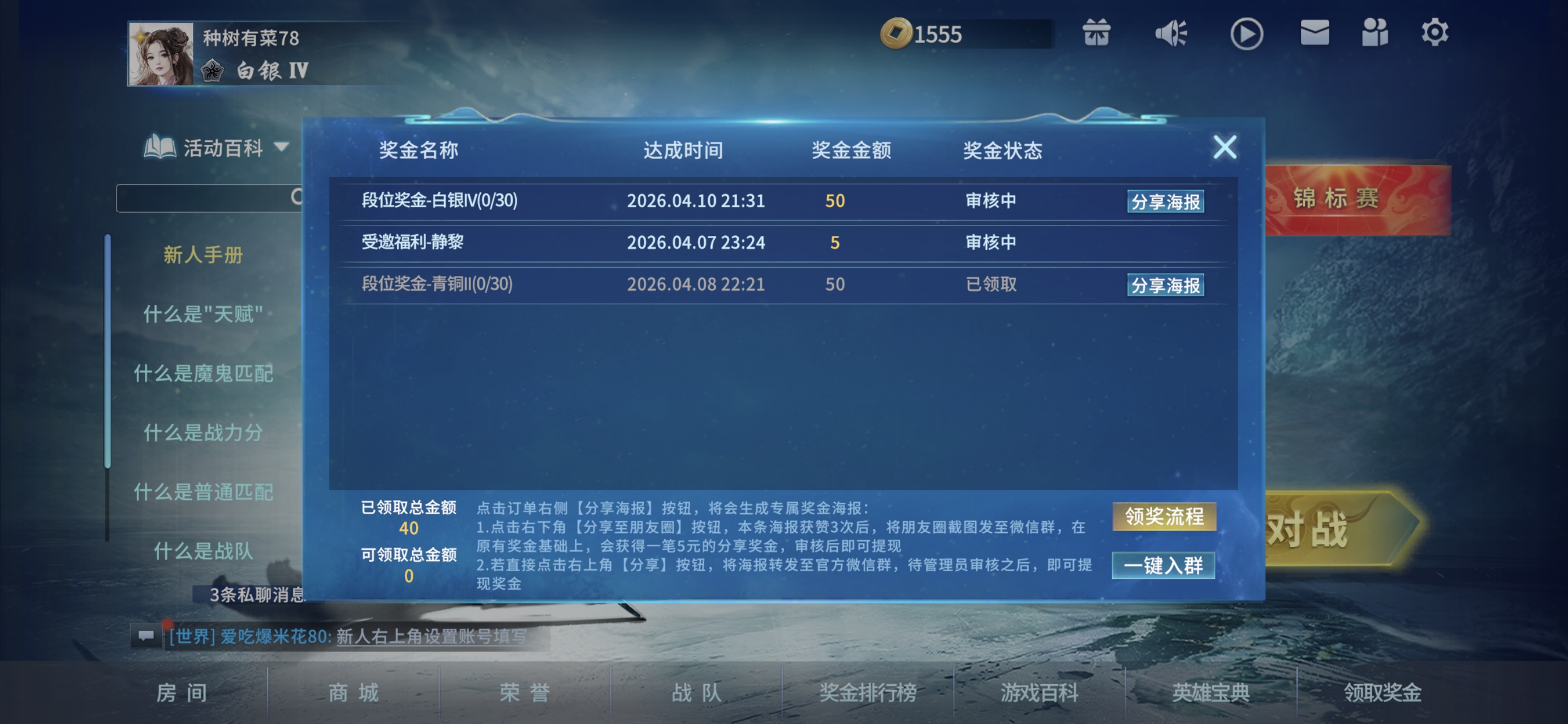
Task: Click the copper coin currency icon
Action: 898,32
